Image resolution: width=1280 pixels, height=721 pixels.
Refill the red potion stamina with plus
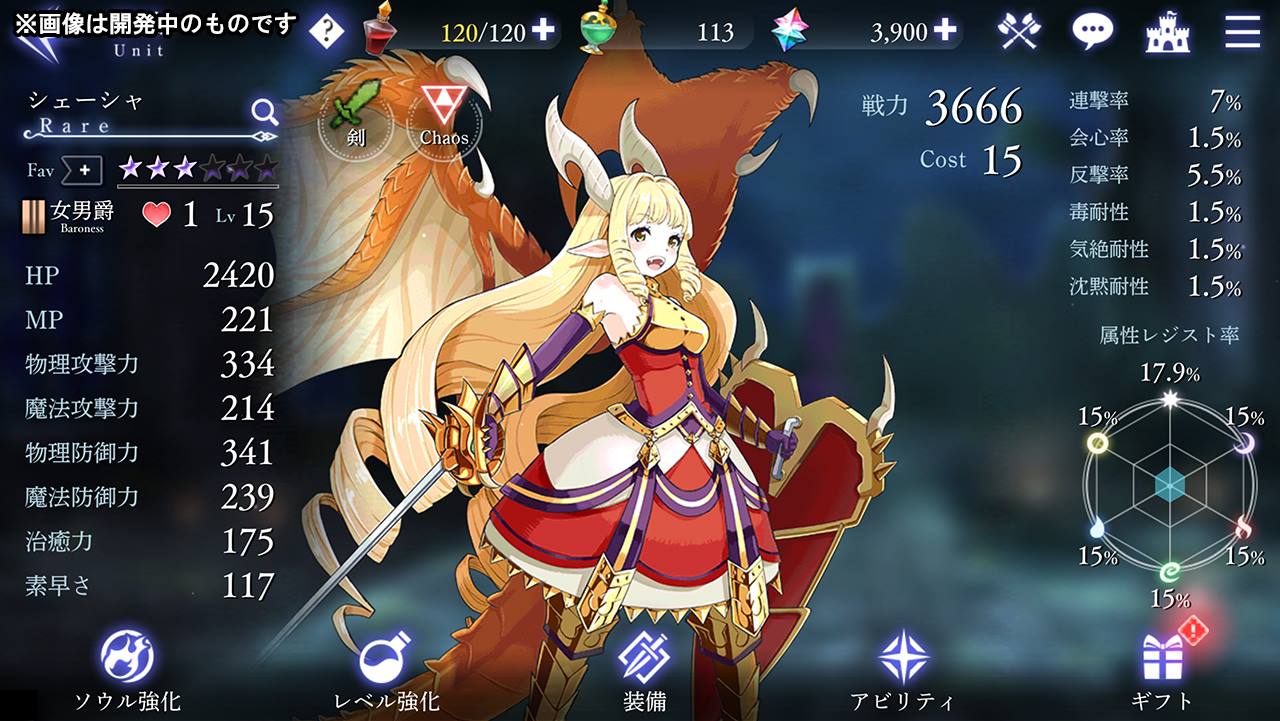click(x=543, y=31)
